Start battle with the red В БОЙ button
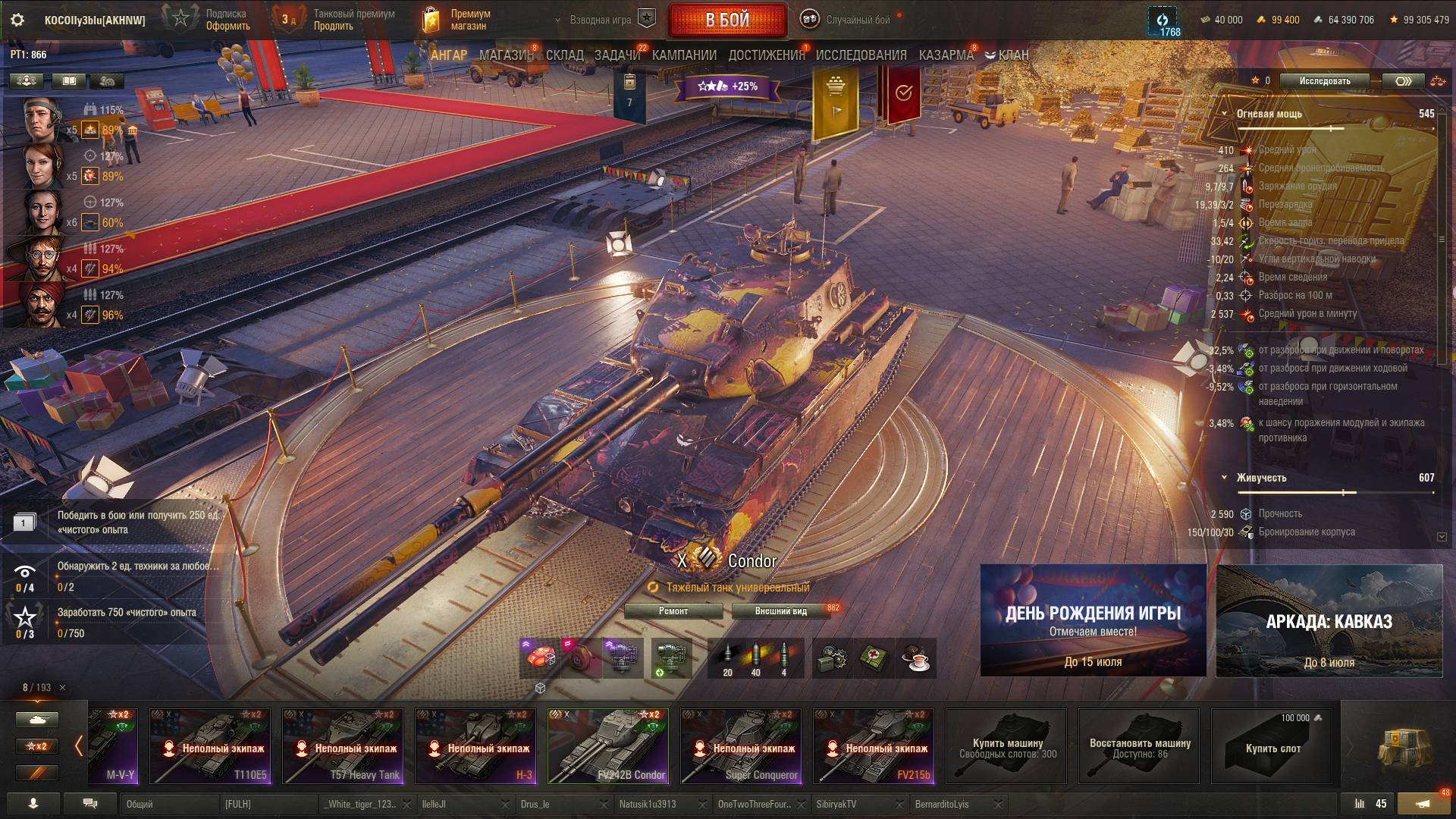The image size is (1456, 819). (727, 20)
